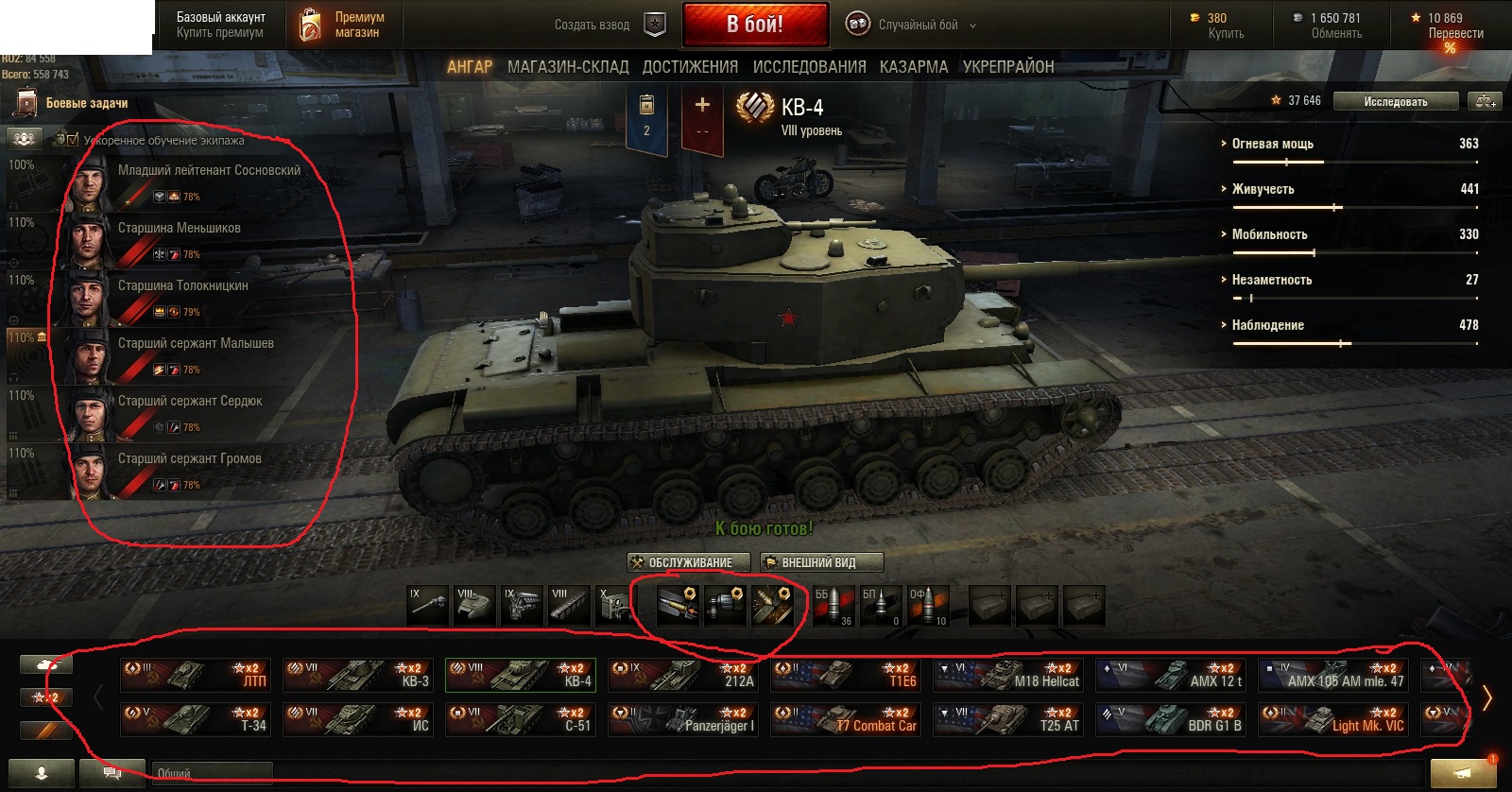Open the КАЗАРМА barracks tab
1512x792 pixels.
tap(913, 67)
